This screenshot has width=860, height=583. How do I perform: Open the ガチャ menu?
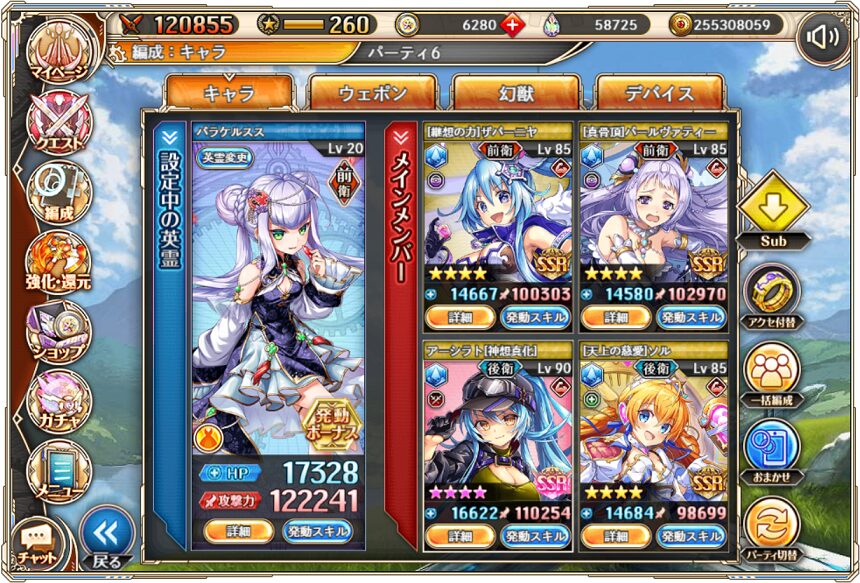pyautogui.click(x=58, y=400)
